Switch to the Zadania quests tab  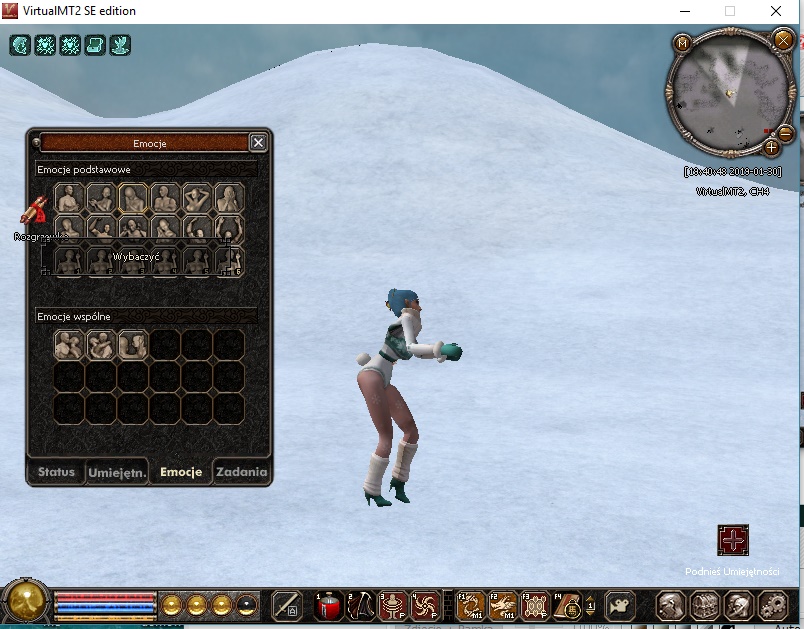241,472
